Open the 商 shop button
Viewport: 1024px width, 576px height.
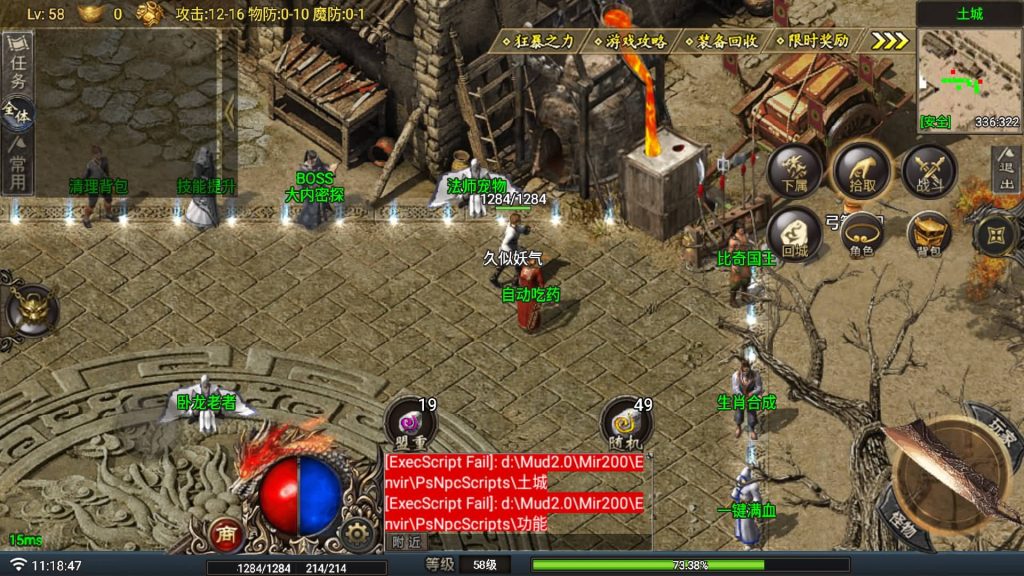click(x=228, y=534)
